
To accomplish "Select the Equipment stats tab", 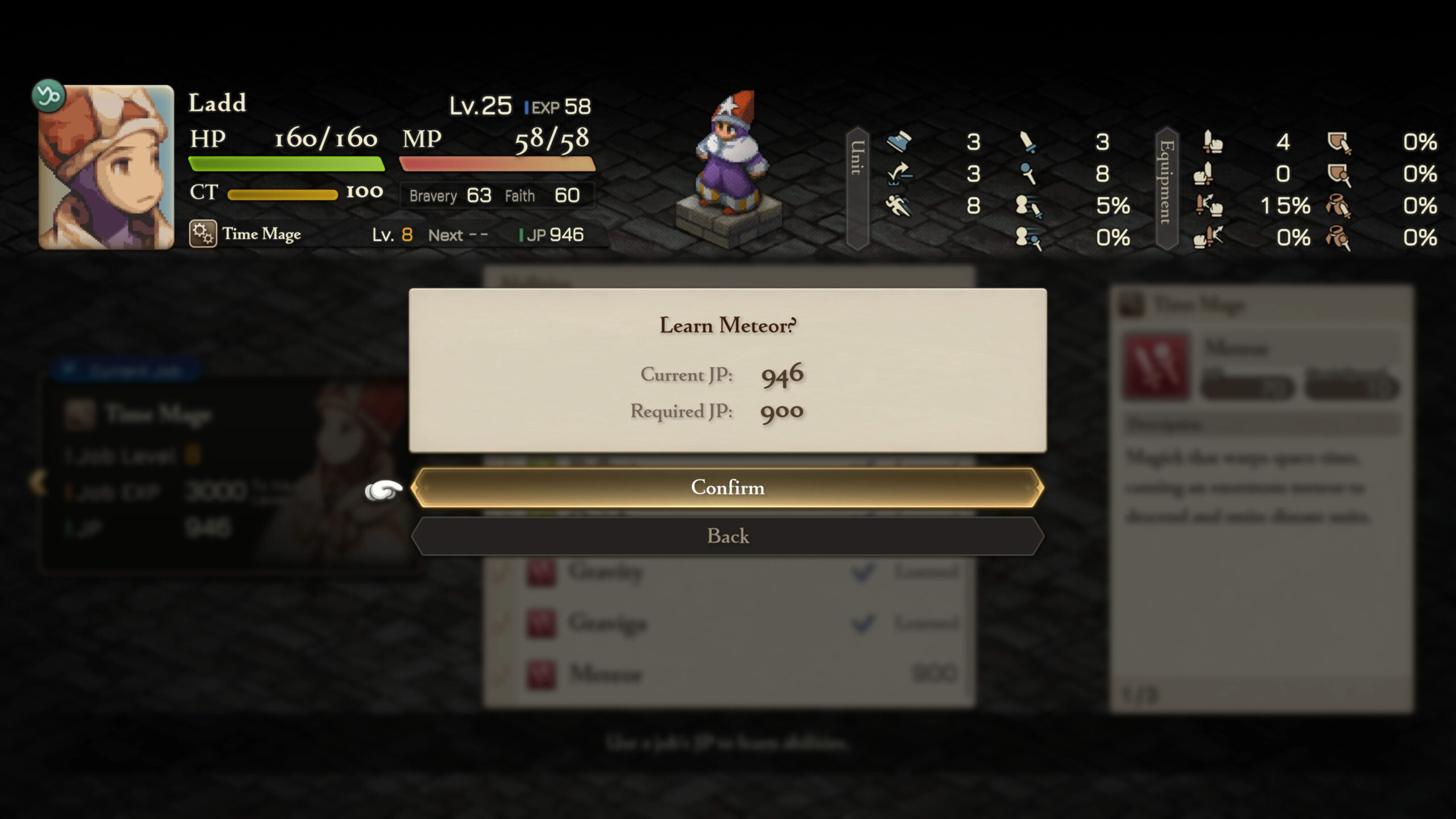I will 1166,188.
